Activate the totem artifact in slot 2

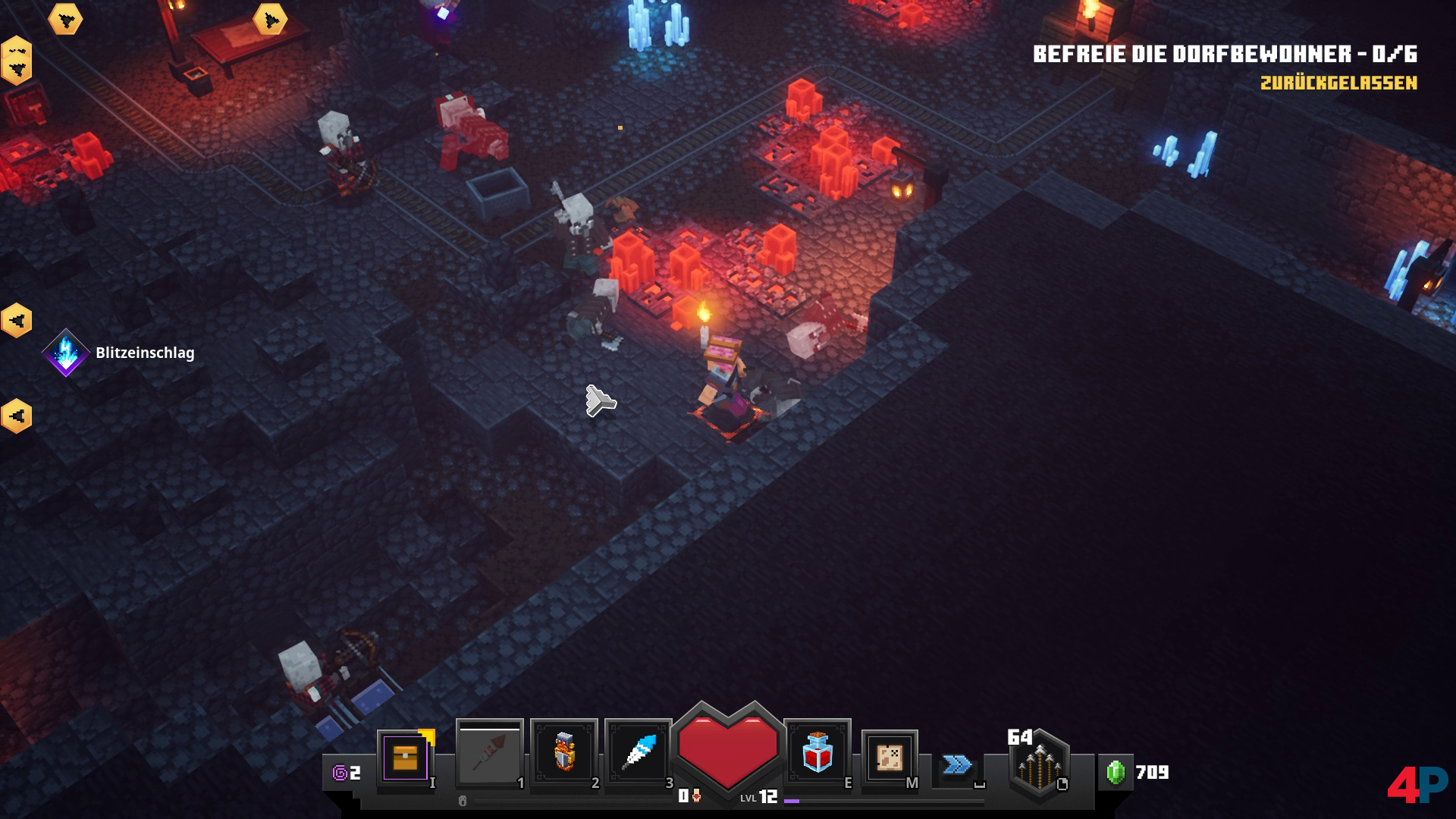[x=564, y=752]
